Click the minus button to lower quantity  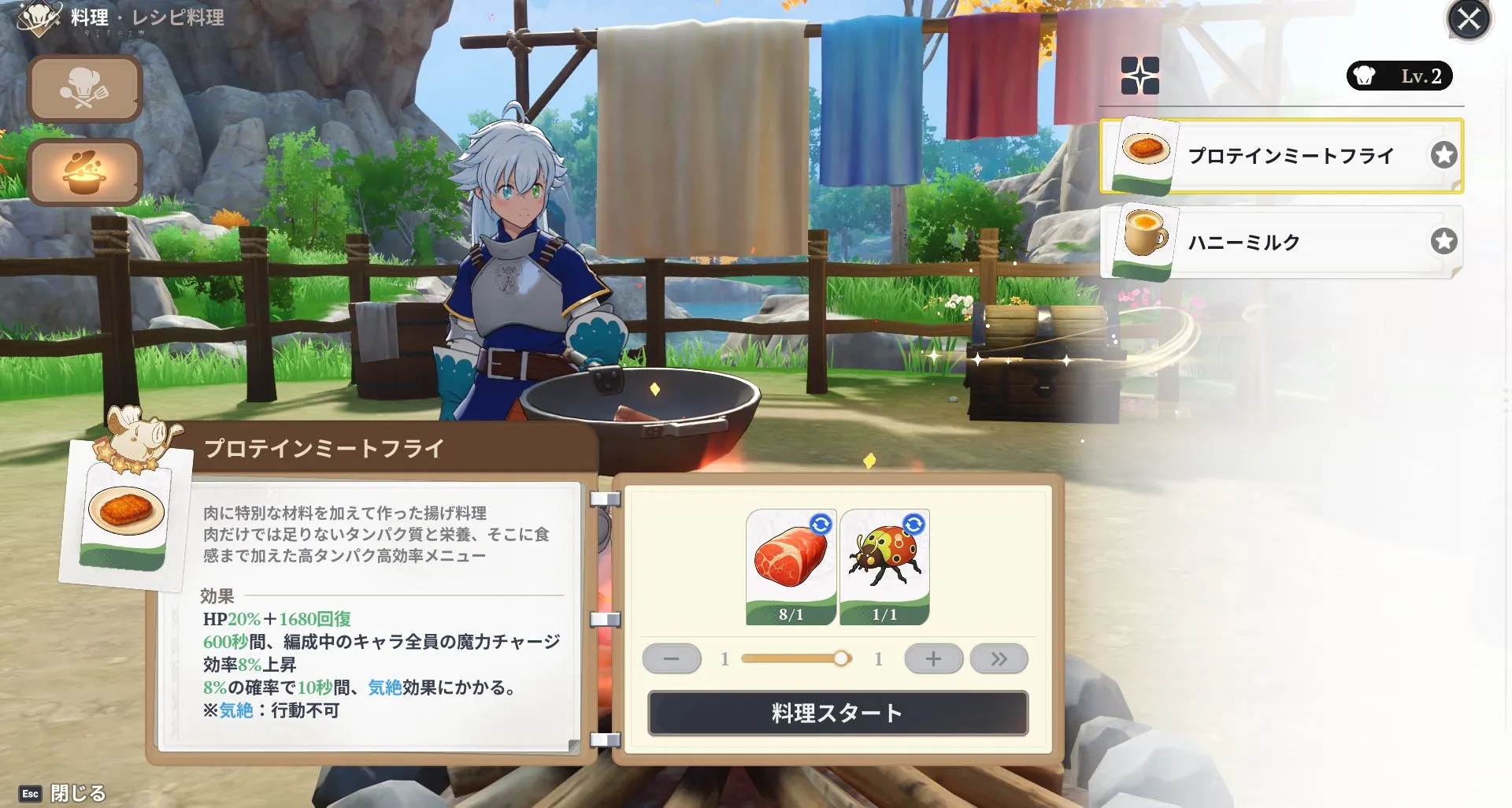pyautogui.click(x=671, y=658)
